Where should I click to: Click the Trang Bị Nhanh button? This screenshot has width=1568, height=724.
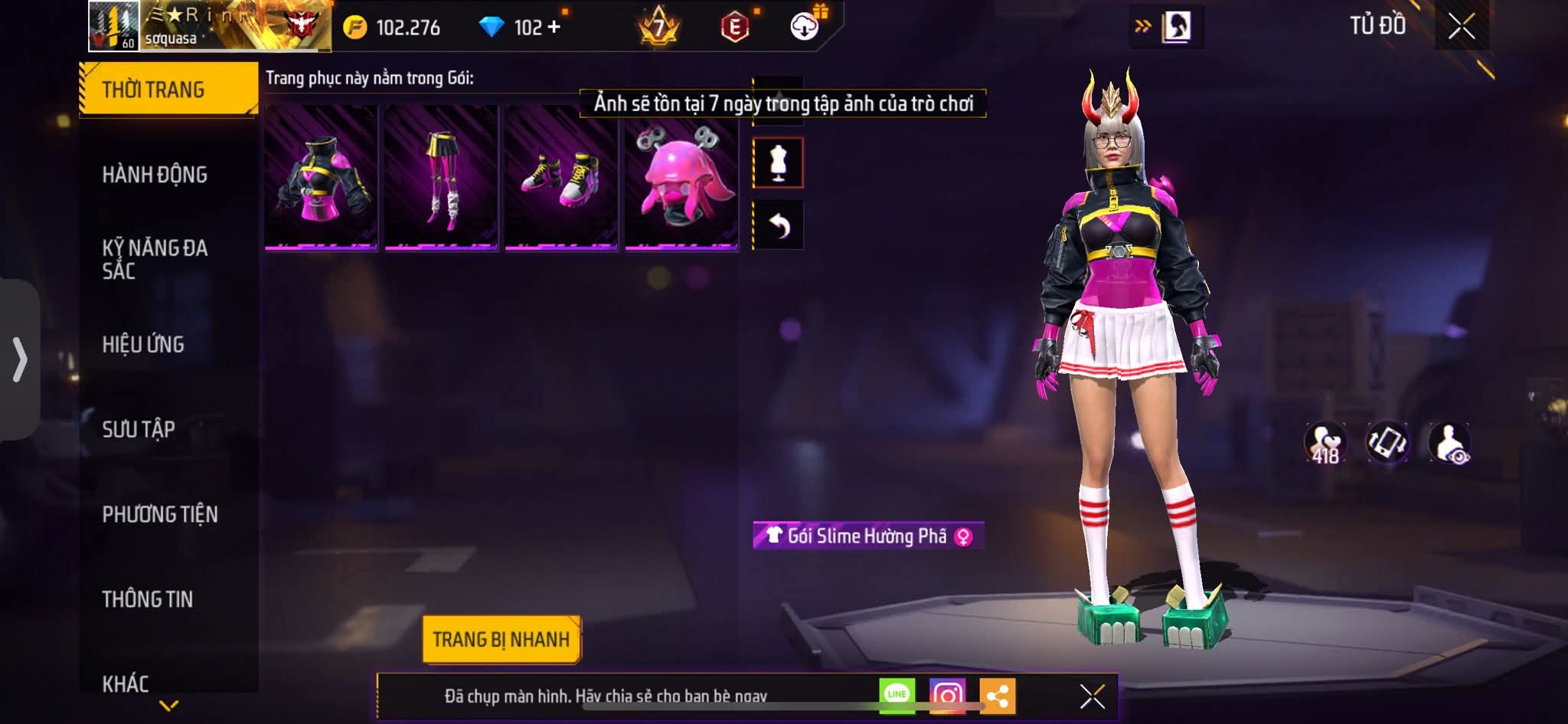501,640
